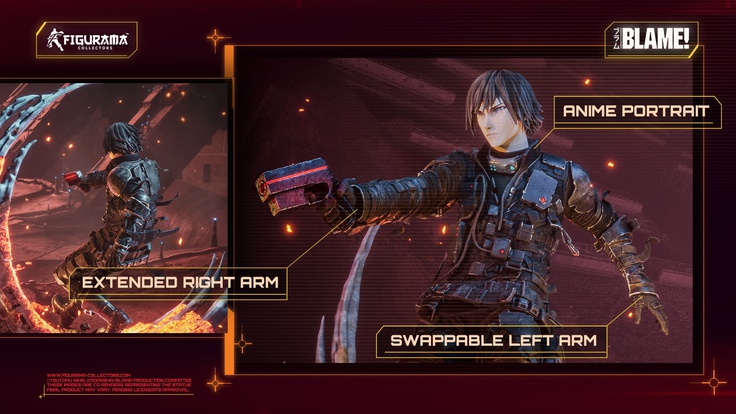Click the BLAME! logo badge
Screen dimensions: 736x414
point(651,41)
